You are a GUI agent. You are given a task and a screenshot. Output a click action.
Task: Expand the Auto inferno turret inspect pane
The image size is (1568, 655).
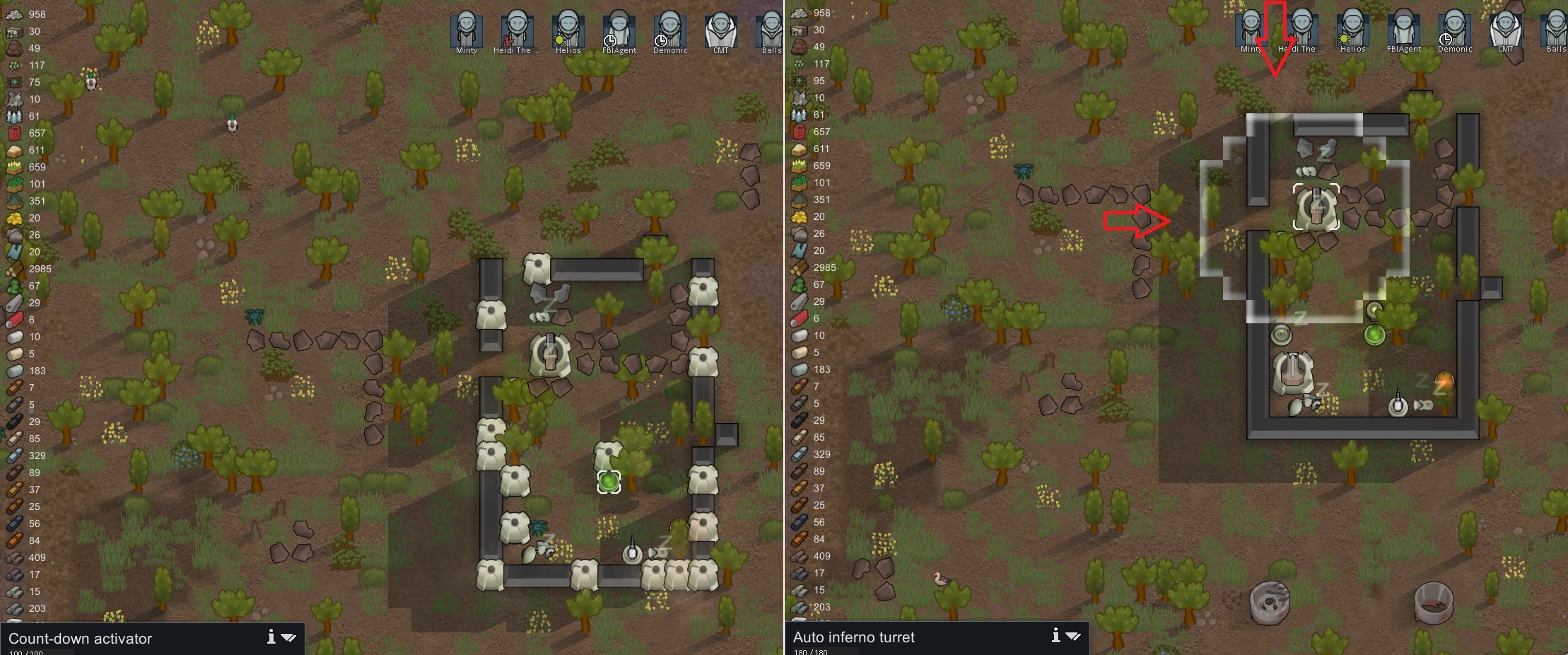[x=1072, y=636]
